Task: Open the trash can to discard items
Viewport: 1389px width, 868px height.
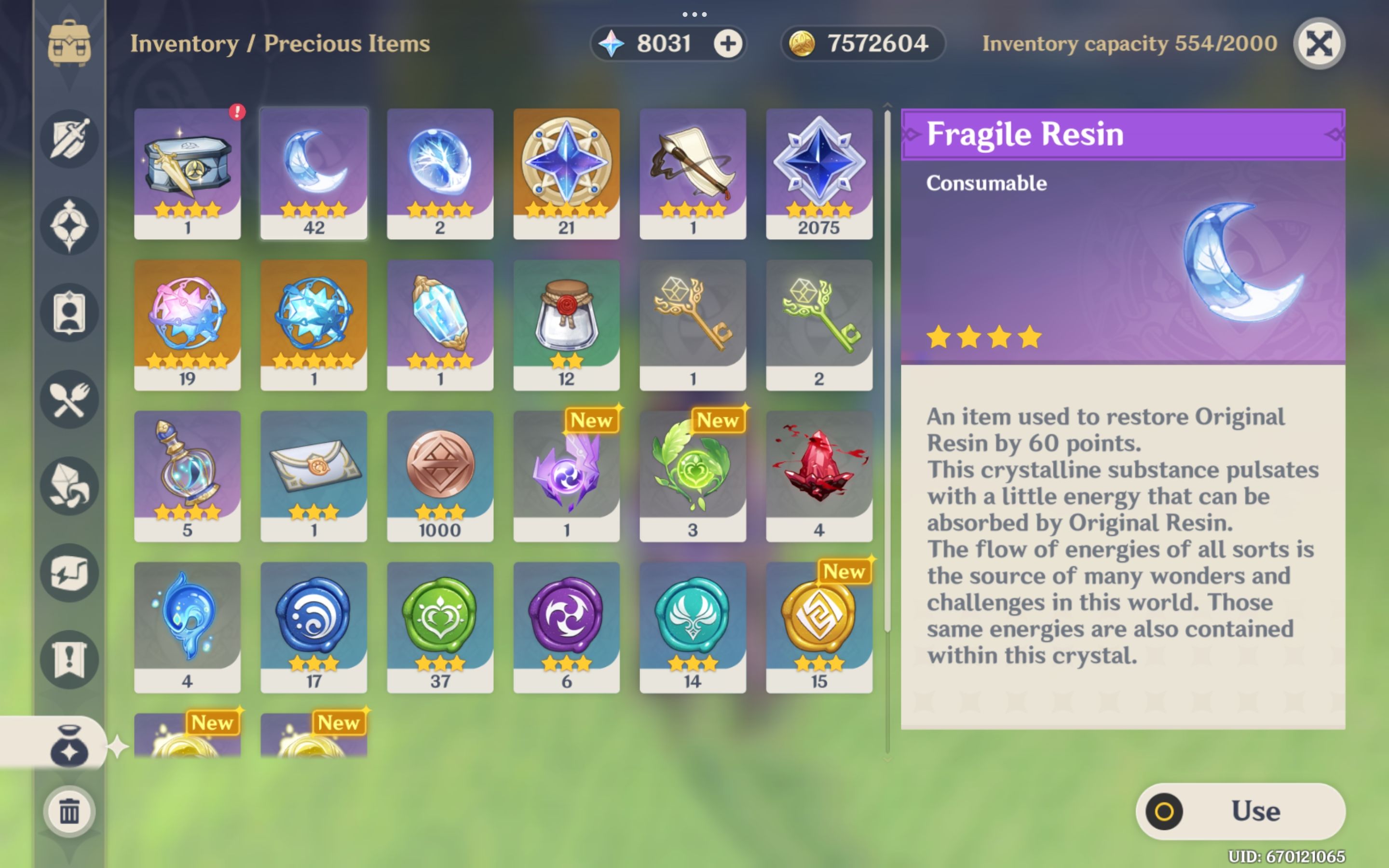Action: pos(69,812)
